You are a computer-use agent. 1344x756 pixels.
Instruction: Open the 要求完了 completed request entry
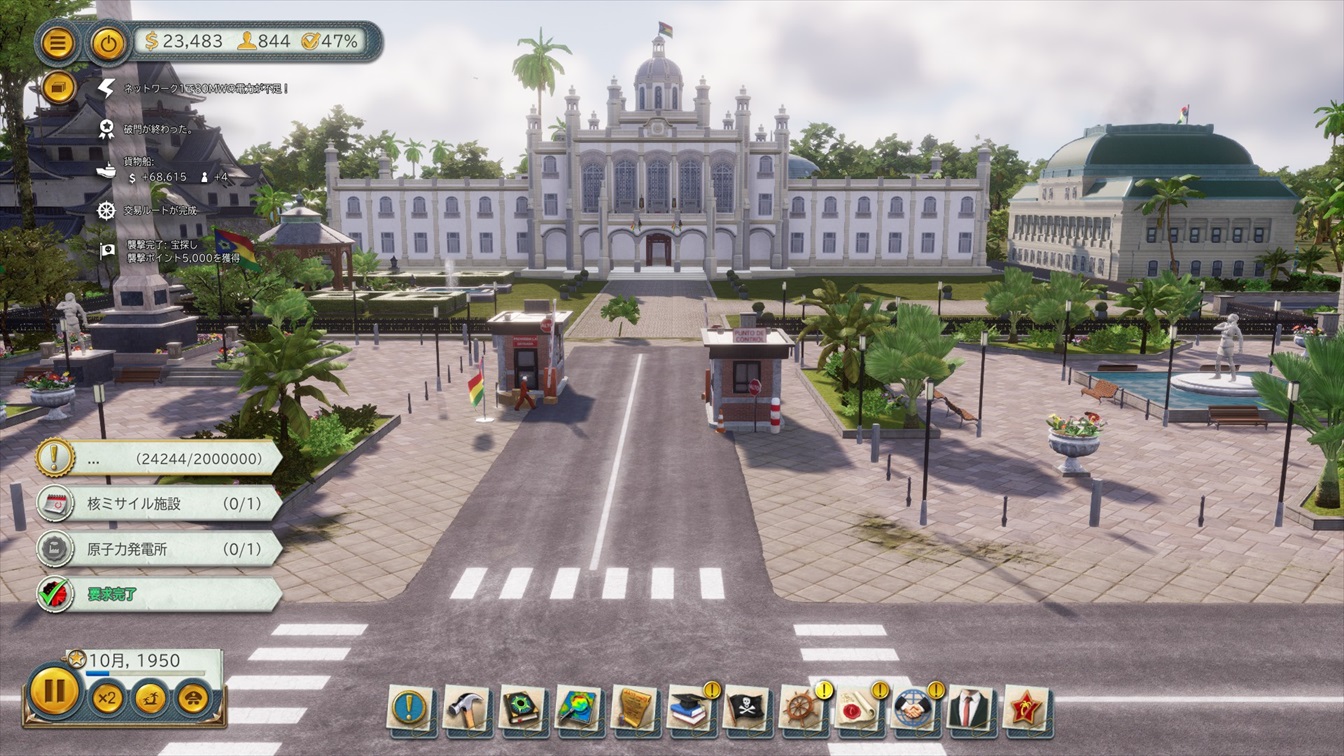tap(160, 594)
